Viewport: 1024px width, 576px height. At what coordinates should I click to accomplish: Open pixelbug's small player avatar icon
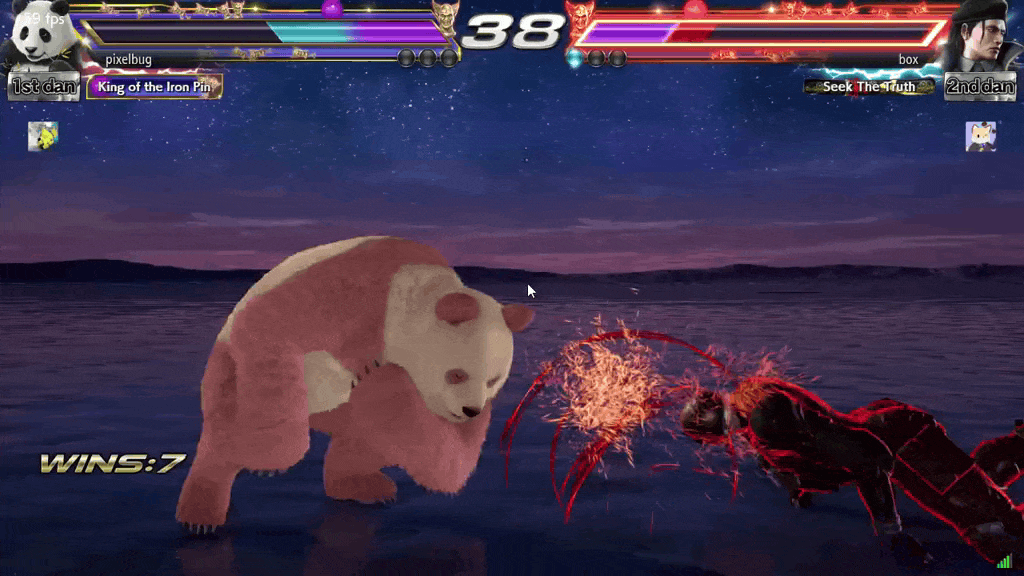[43, 136]
